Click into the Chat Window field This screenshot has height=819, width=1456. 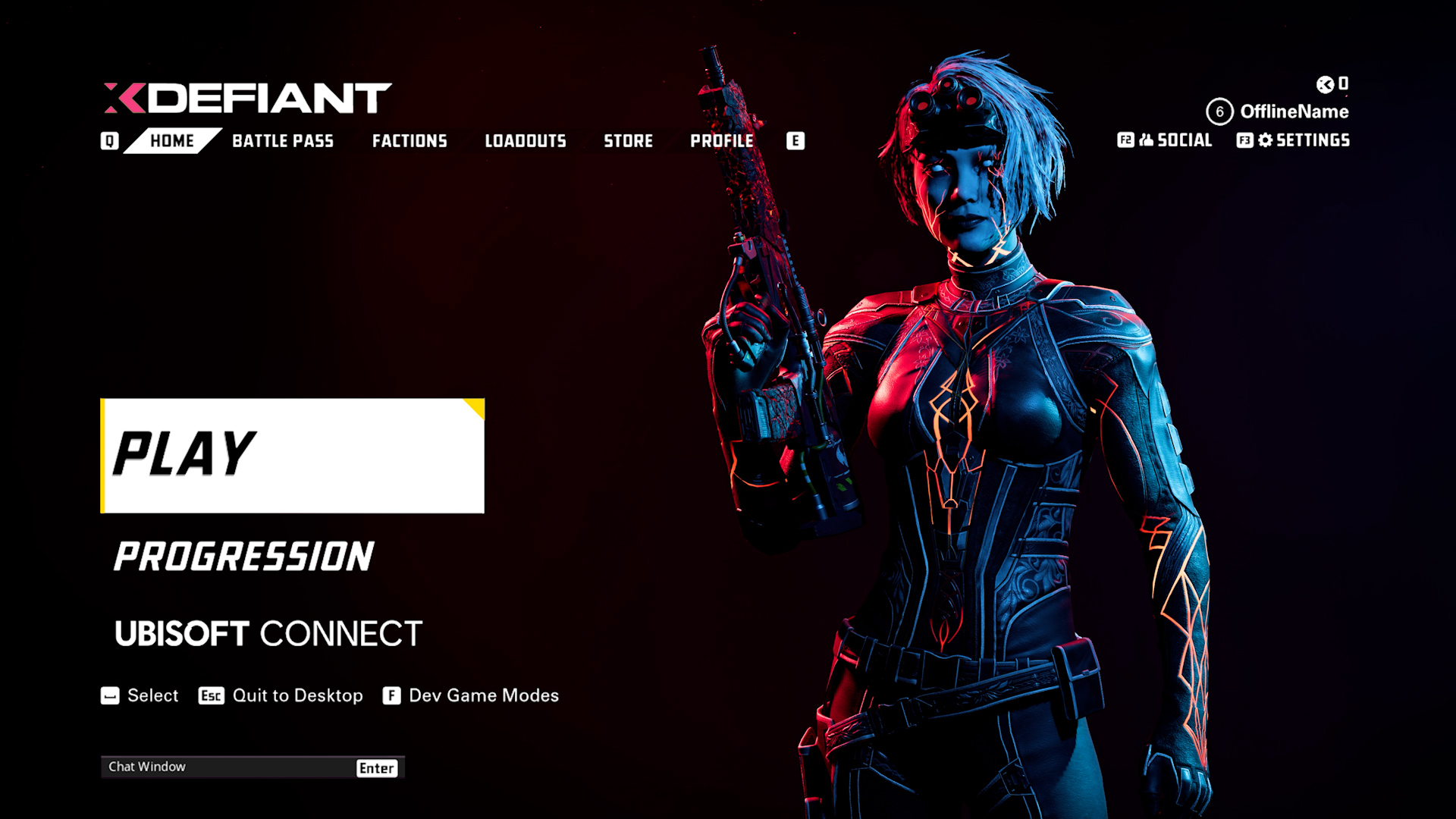click(227, 767)
